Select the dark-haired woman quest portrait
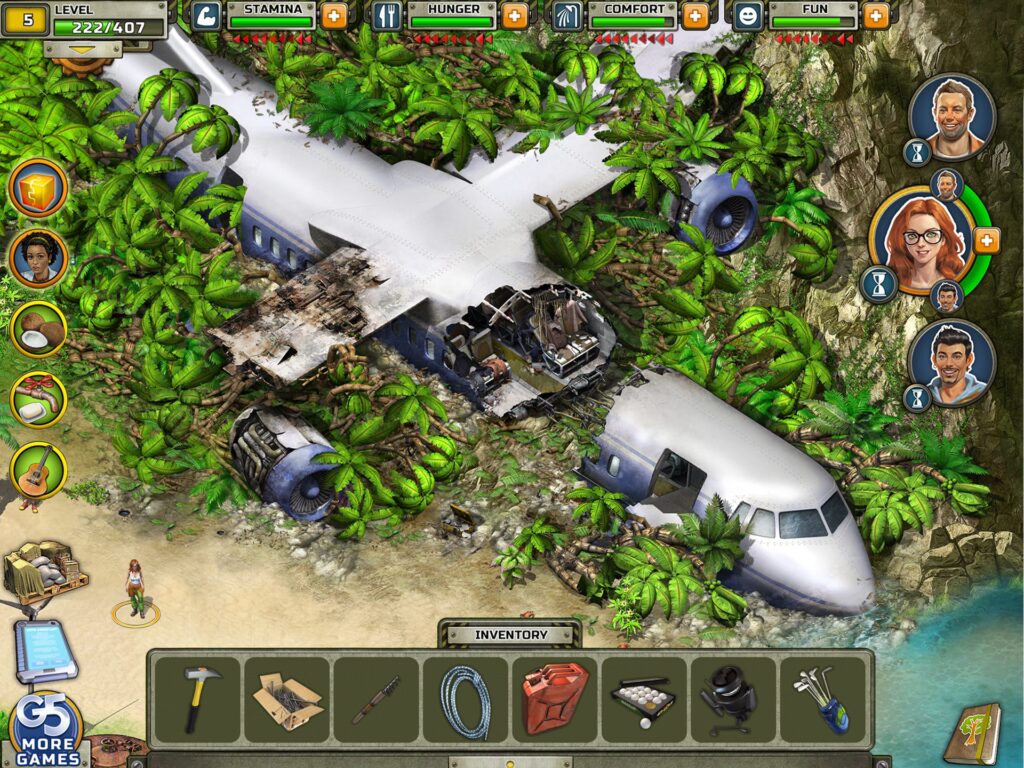The height and width of the screenshot is (768, 1024). pos(39,257)
